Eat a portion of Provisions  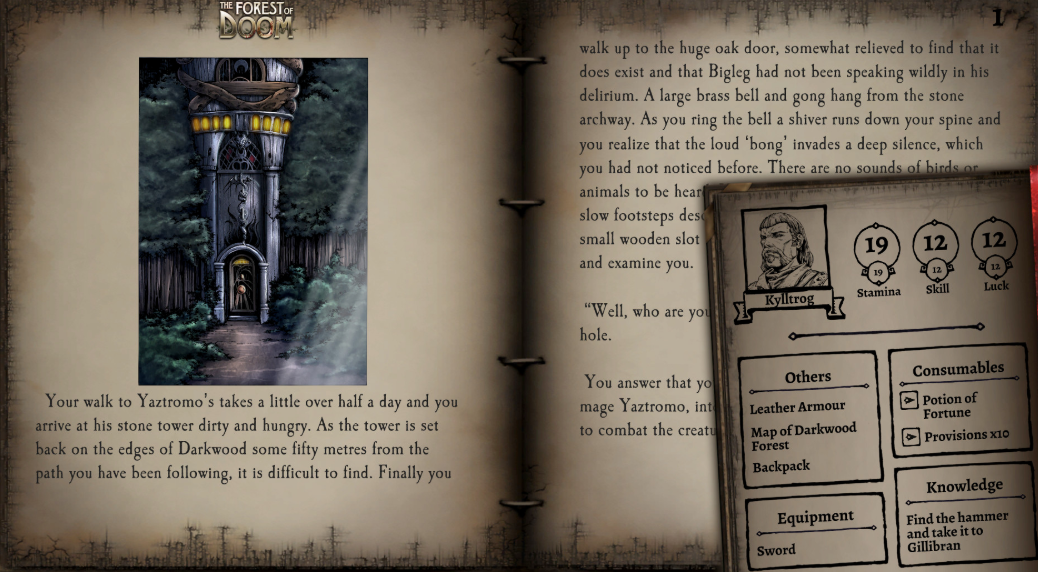pos(909,437)
